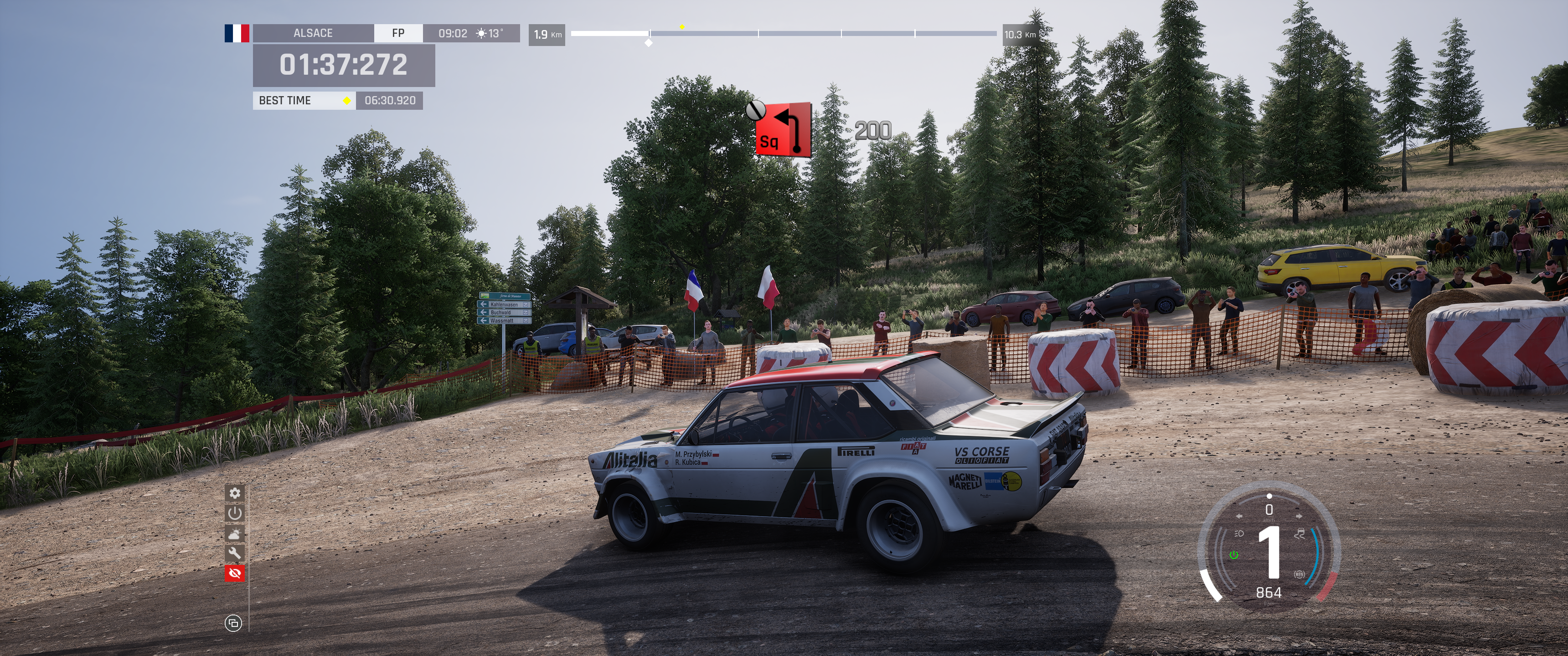Open the weather cloud-and-sun option
Viewport: 1568px width, 656px height.
tap(235, 533)
